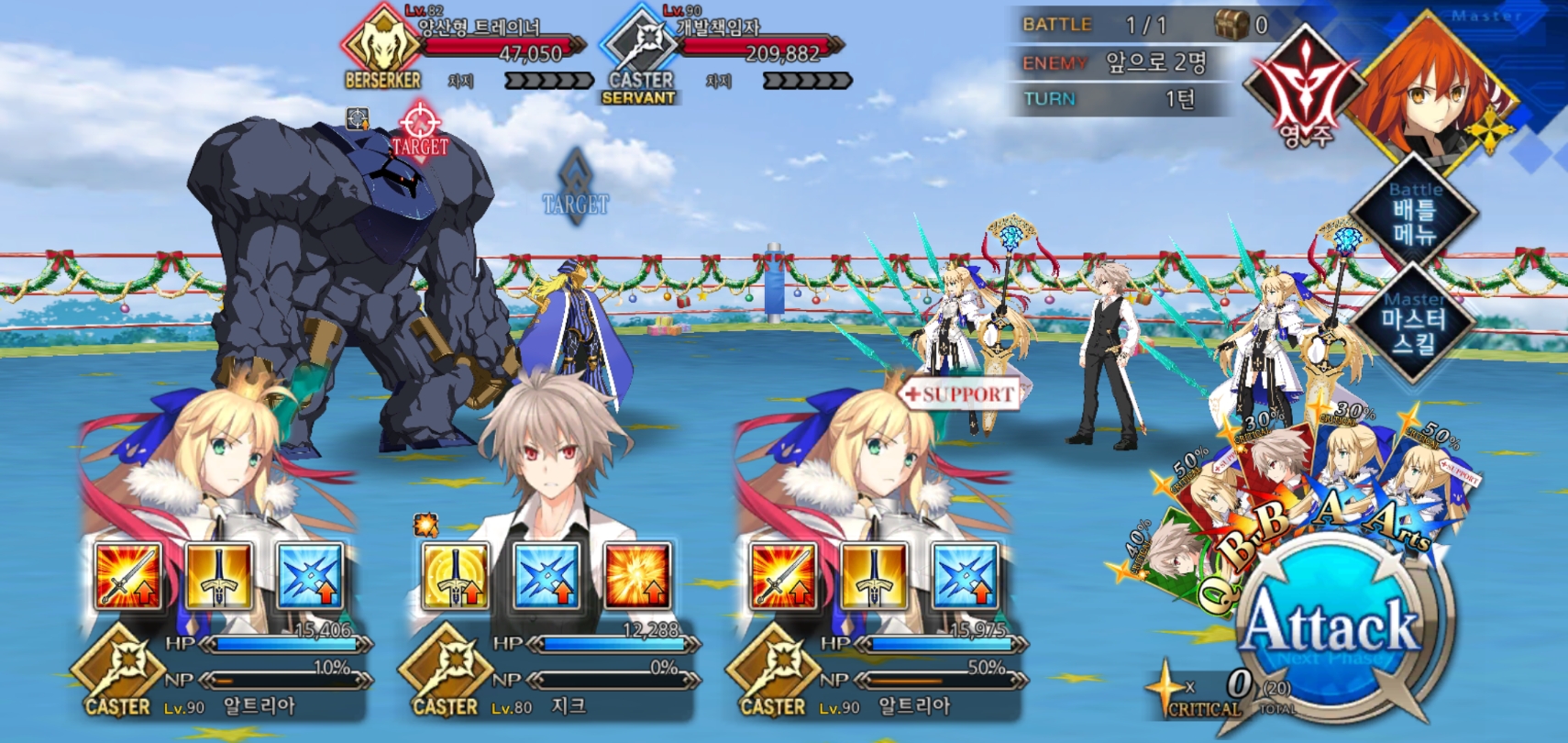Open the Battle menu (배틀 메뉴)
This screenshot has width=1568, height=743.
[x=1415, y=213]
